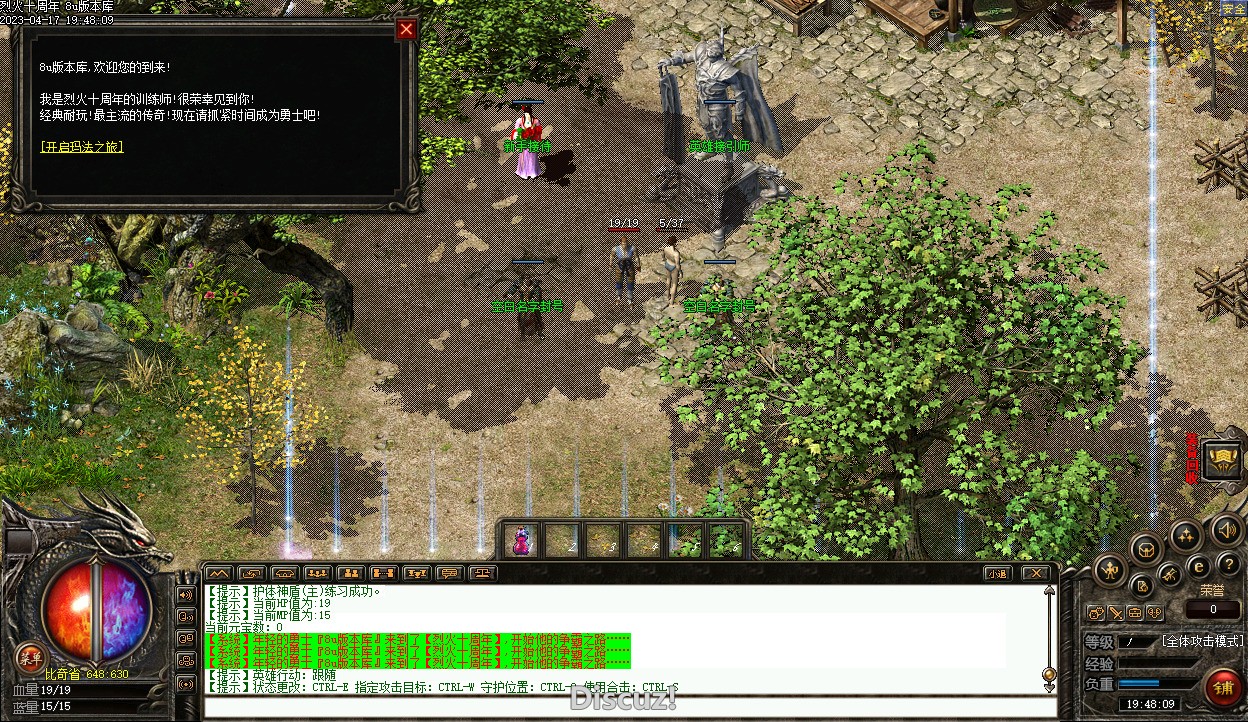Choose the 开启玛法之旅 dialogue option
The width and height of the screenshot is (1248, 722).
coord(82,147)
